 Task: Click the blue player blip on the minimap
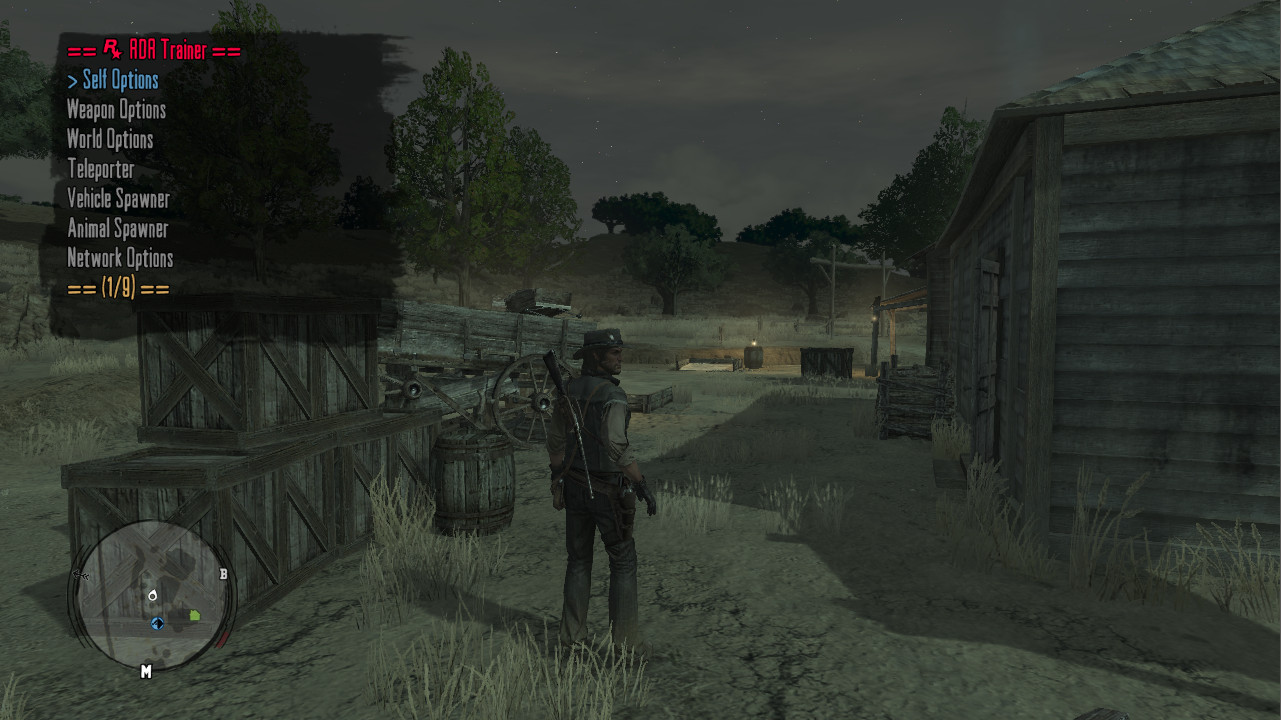pyautogui.click(x=156, y=622)
